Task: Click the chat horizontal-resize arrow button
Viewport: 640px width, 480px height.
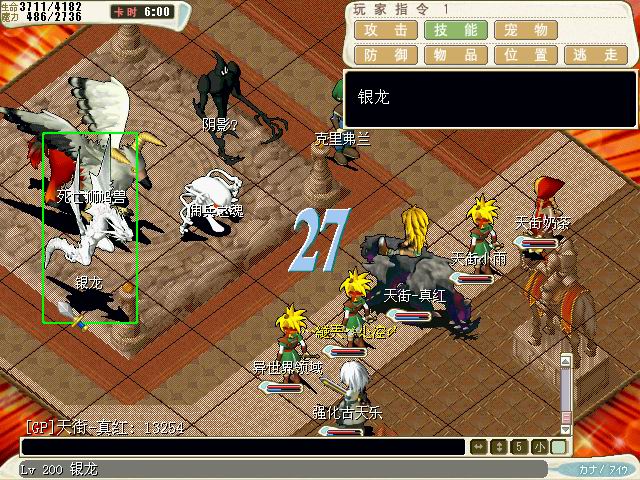Action: click(479, 447)
